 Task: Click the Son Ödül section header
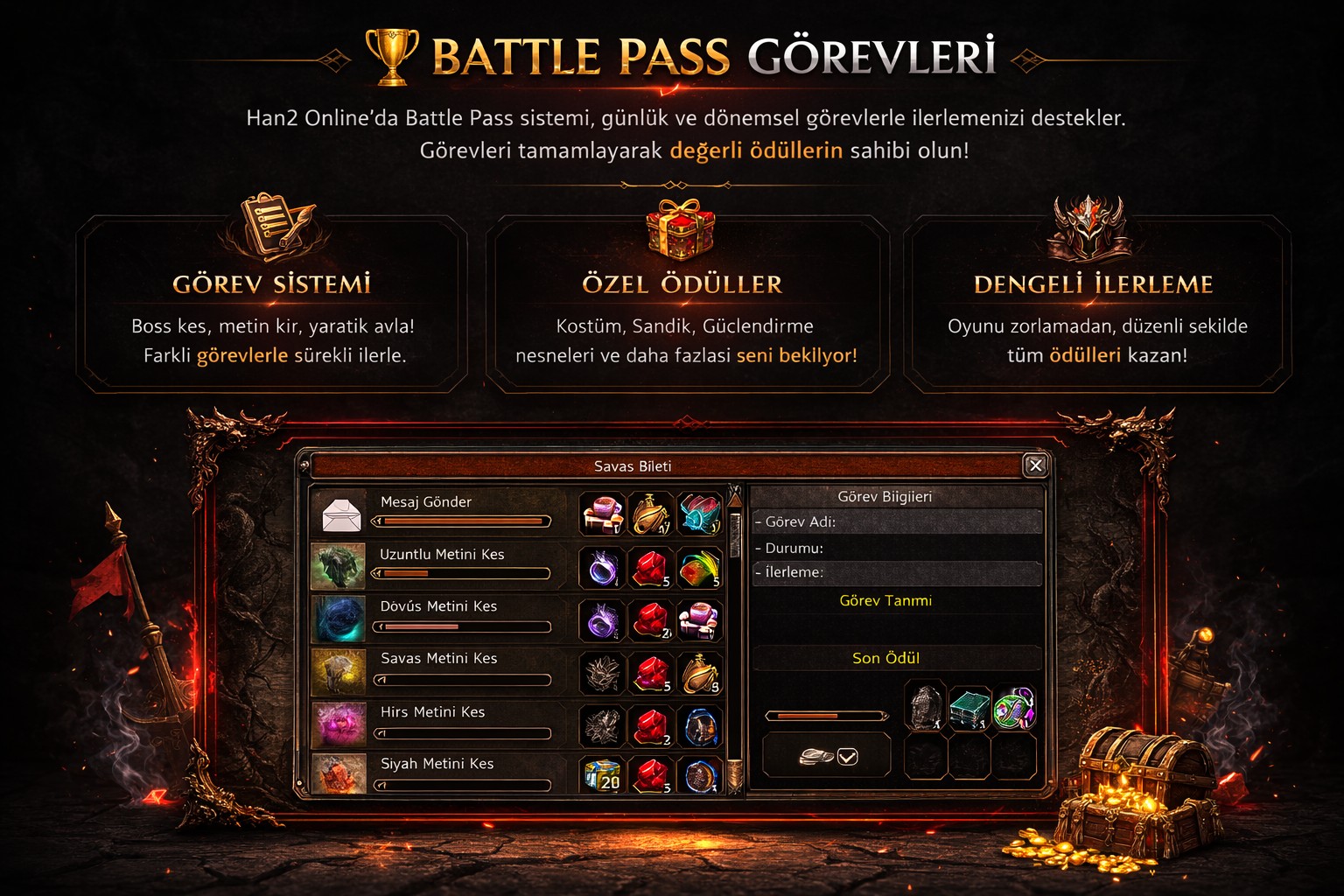click(885, 657)
